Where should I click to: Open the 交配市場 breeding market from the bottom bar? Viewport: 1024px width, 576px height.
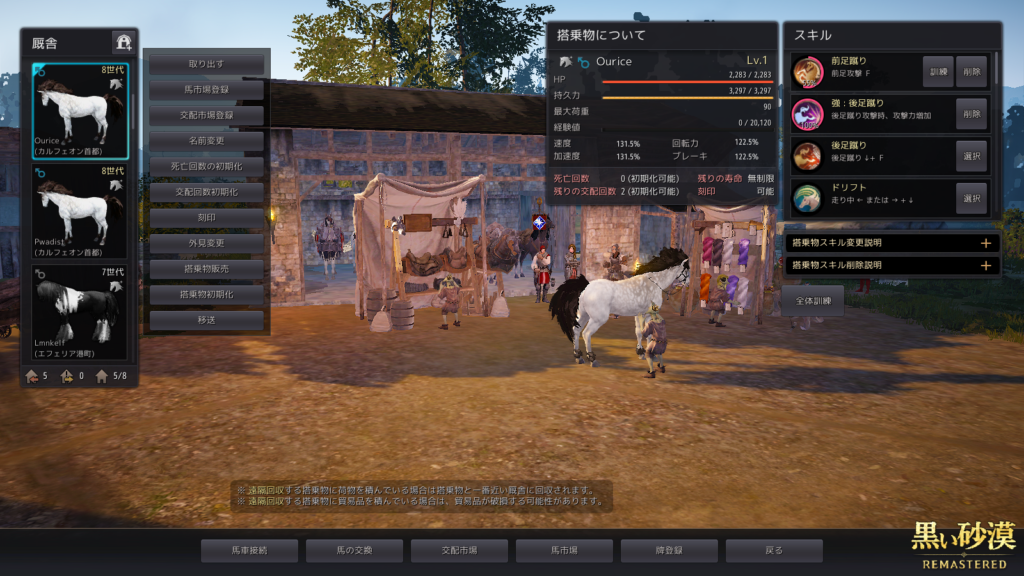(459, 550)
